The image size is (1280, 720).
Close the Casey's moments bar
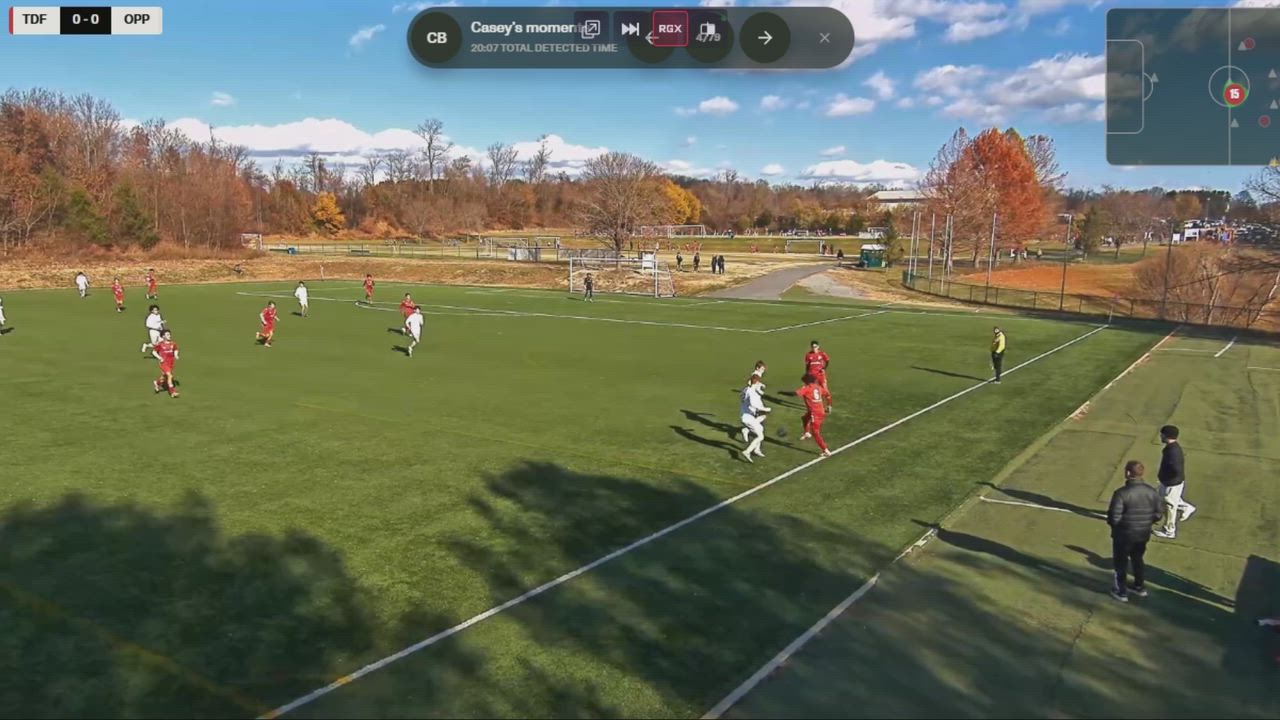[824, 38]
